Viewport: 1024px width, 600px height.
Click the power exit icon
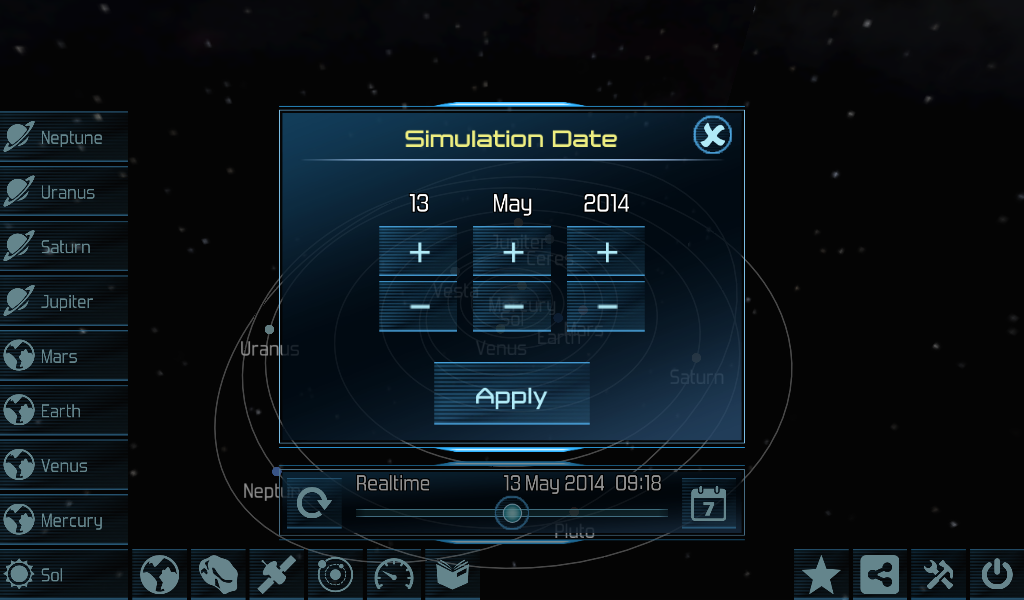point(996,575)
